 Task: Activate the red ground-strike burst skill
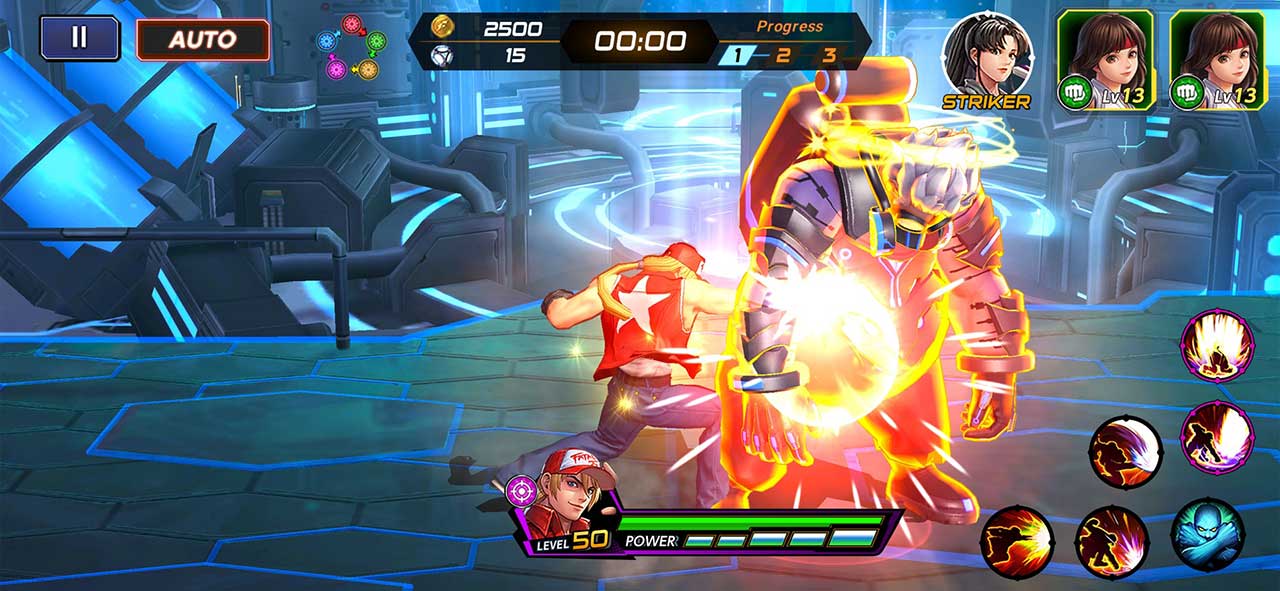(x=1111, y=541)
